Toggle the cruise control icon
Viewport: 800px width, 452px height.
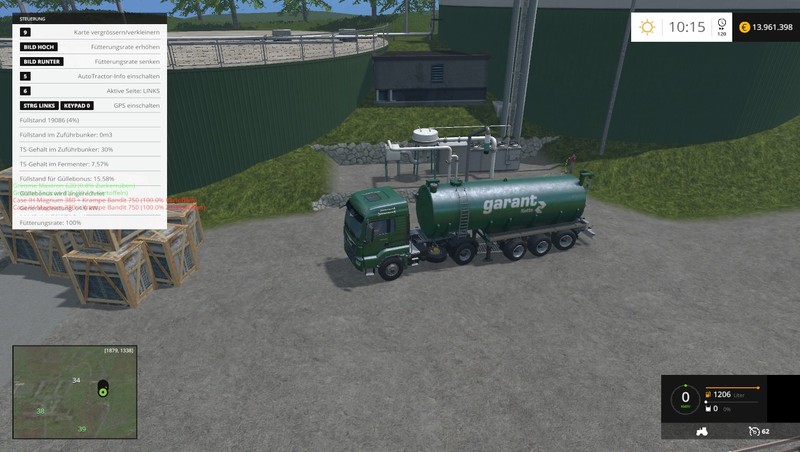click(753, 432)
